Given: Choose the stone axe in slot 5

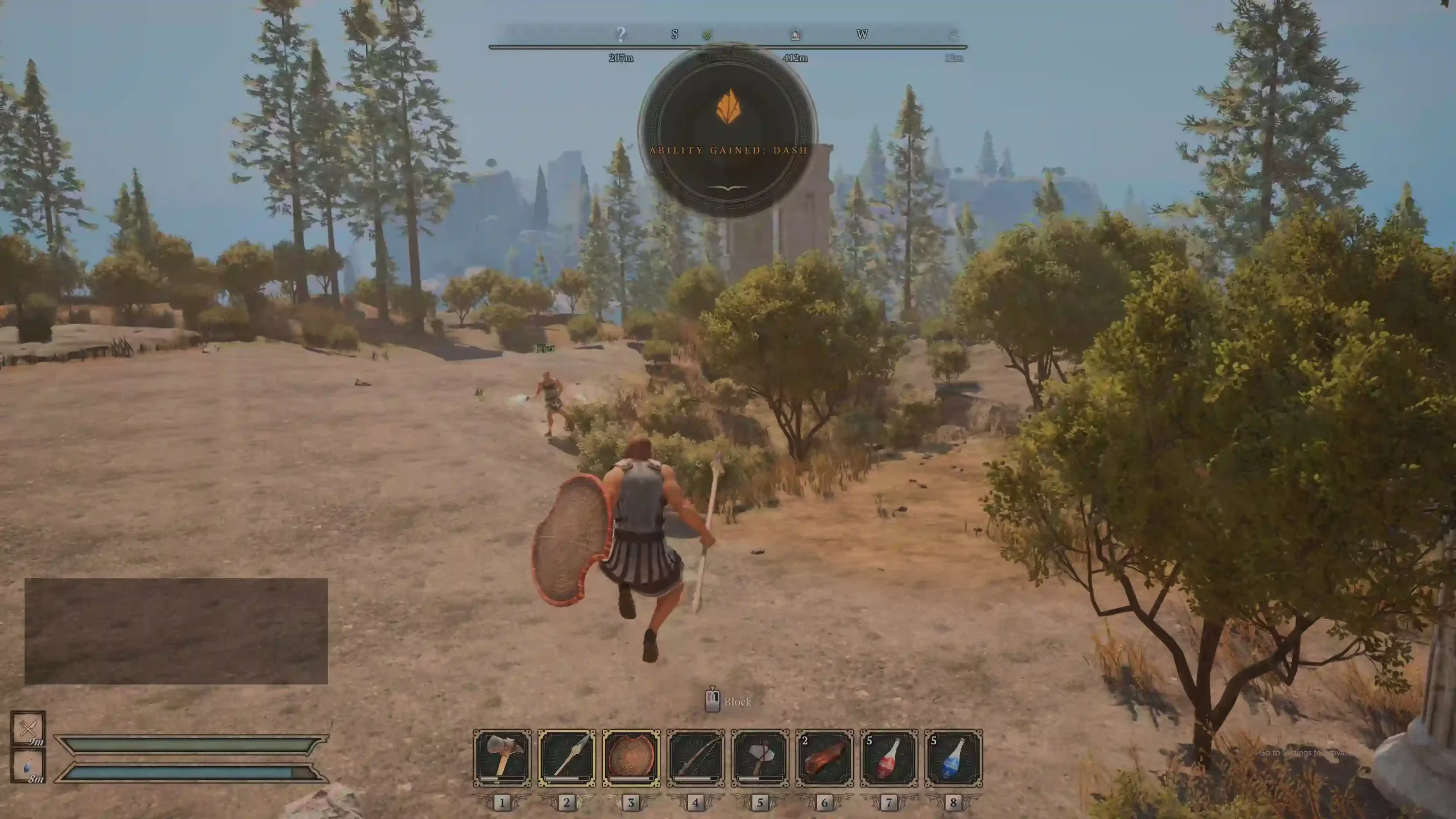Looking at the screenshot, I should tap(760, 758).
